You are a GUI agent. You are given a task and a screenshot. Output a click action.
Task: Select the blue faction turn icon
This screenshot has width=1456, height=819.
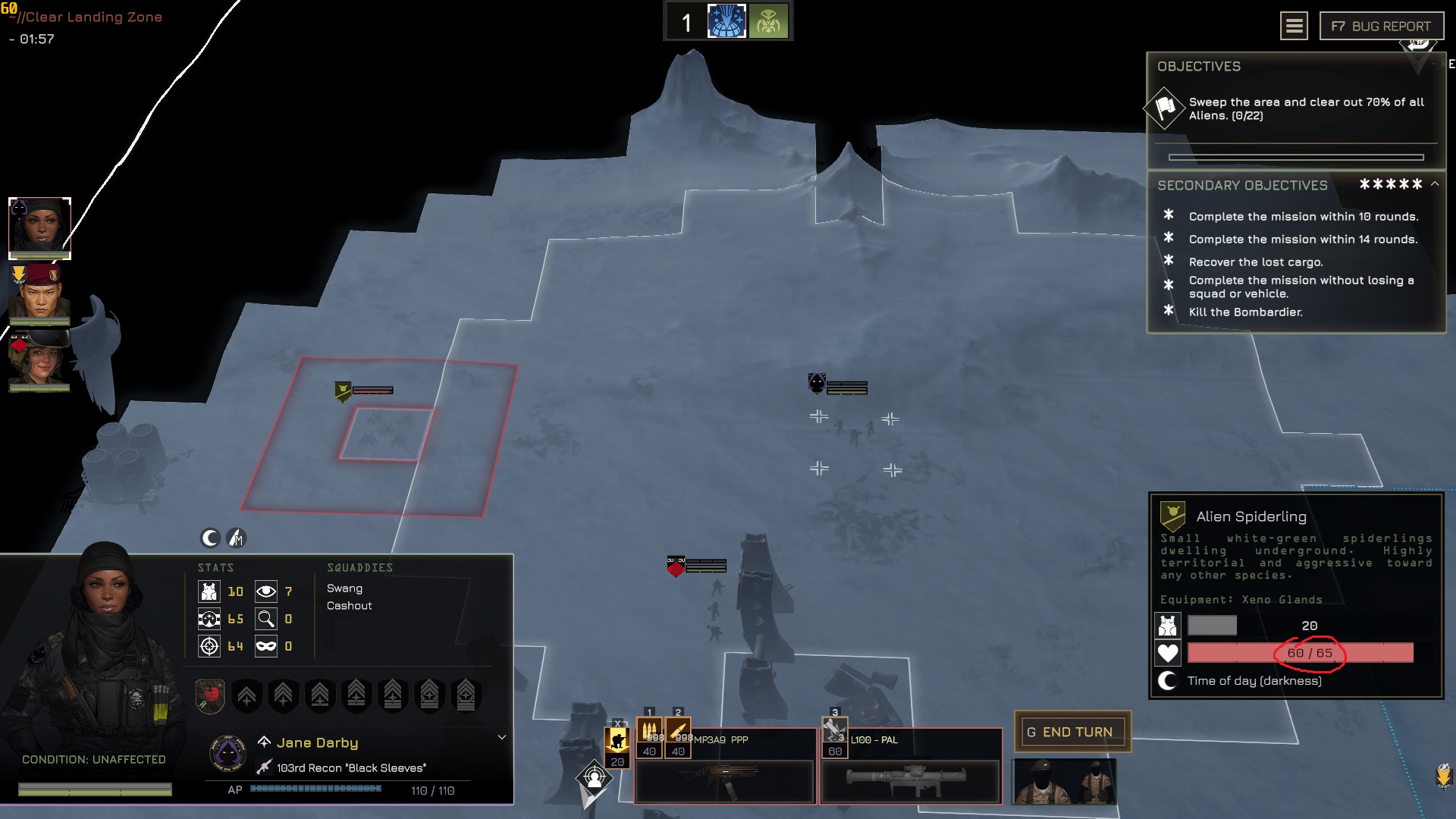pos(726,21)
